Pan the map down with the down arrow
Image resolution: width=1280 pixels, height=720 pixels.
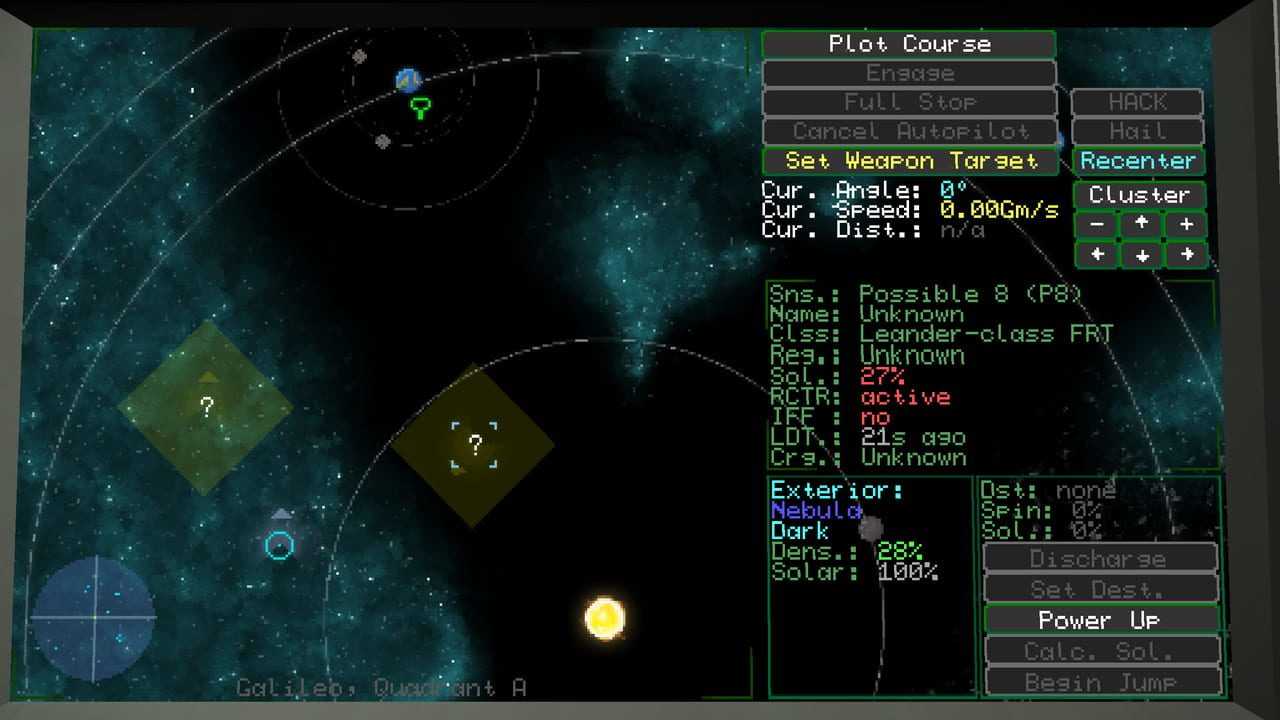pos(1141,255)
